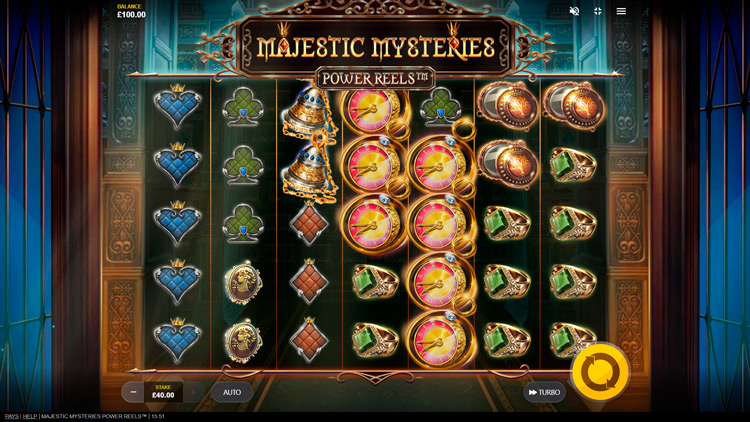Screen dimensions: 750x422
Task: Open the hamburger menu
Action: (x=621, y=11)
